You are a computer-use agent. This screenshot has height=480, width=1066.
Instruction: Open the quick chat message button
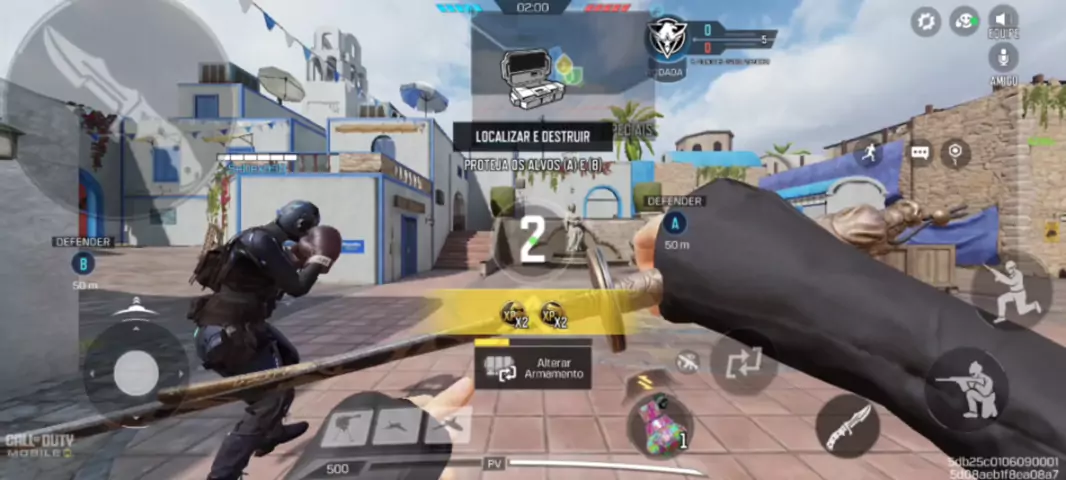click(x=920, y=153)
